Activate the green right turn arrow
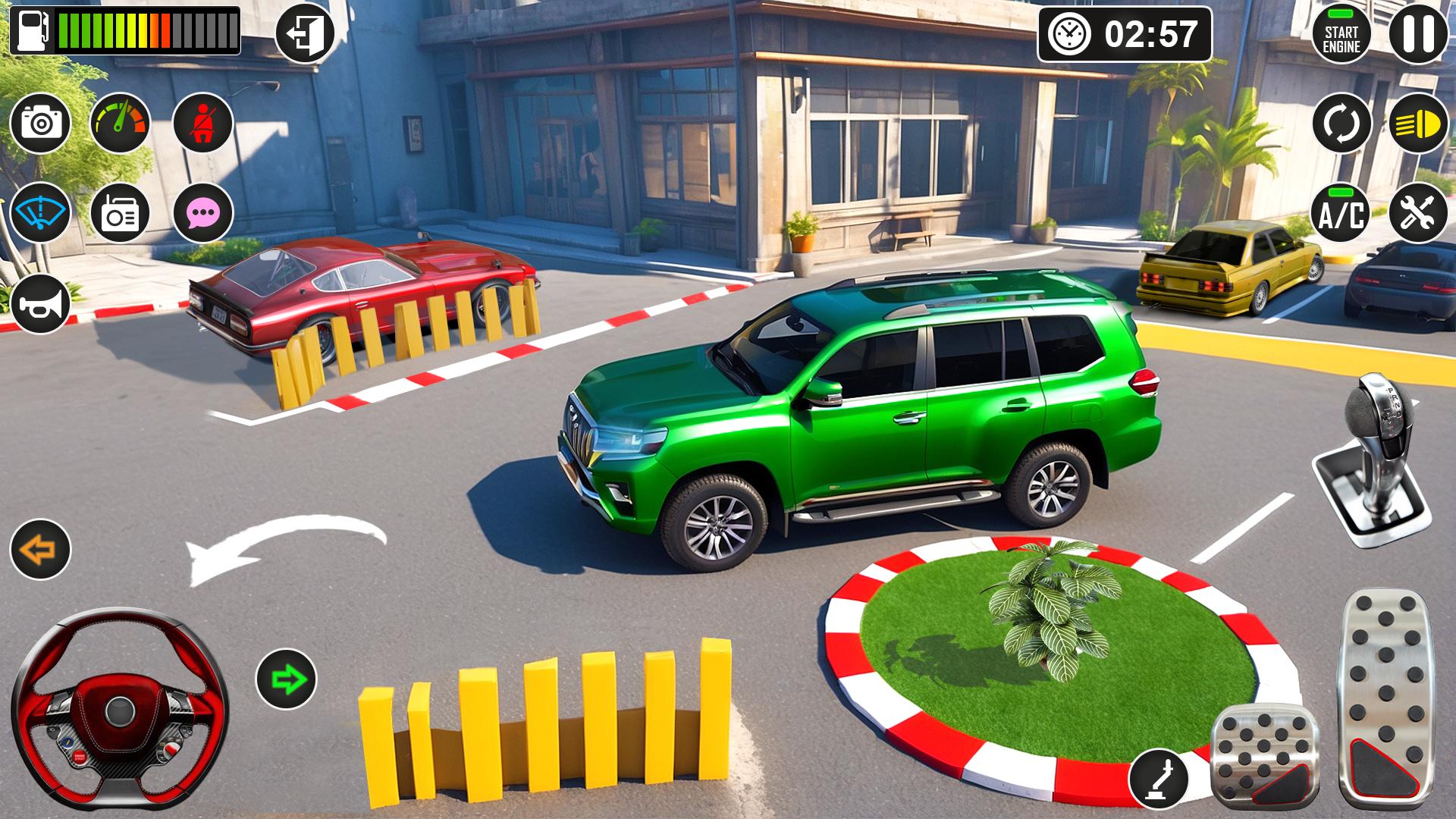This screenshot has width=1456, height=819. (x=286, y=679)
